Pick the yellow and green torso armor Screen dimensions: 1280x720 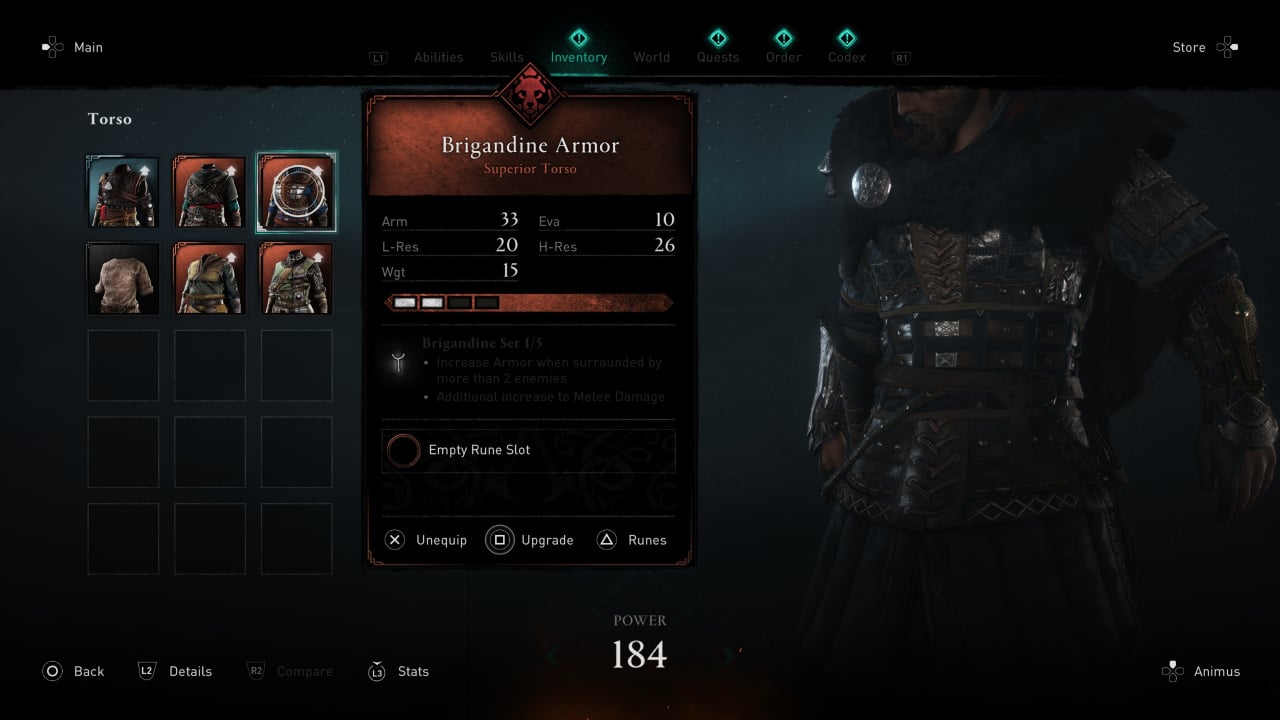(x=210, y=279)
